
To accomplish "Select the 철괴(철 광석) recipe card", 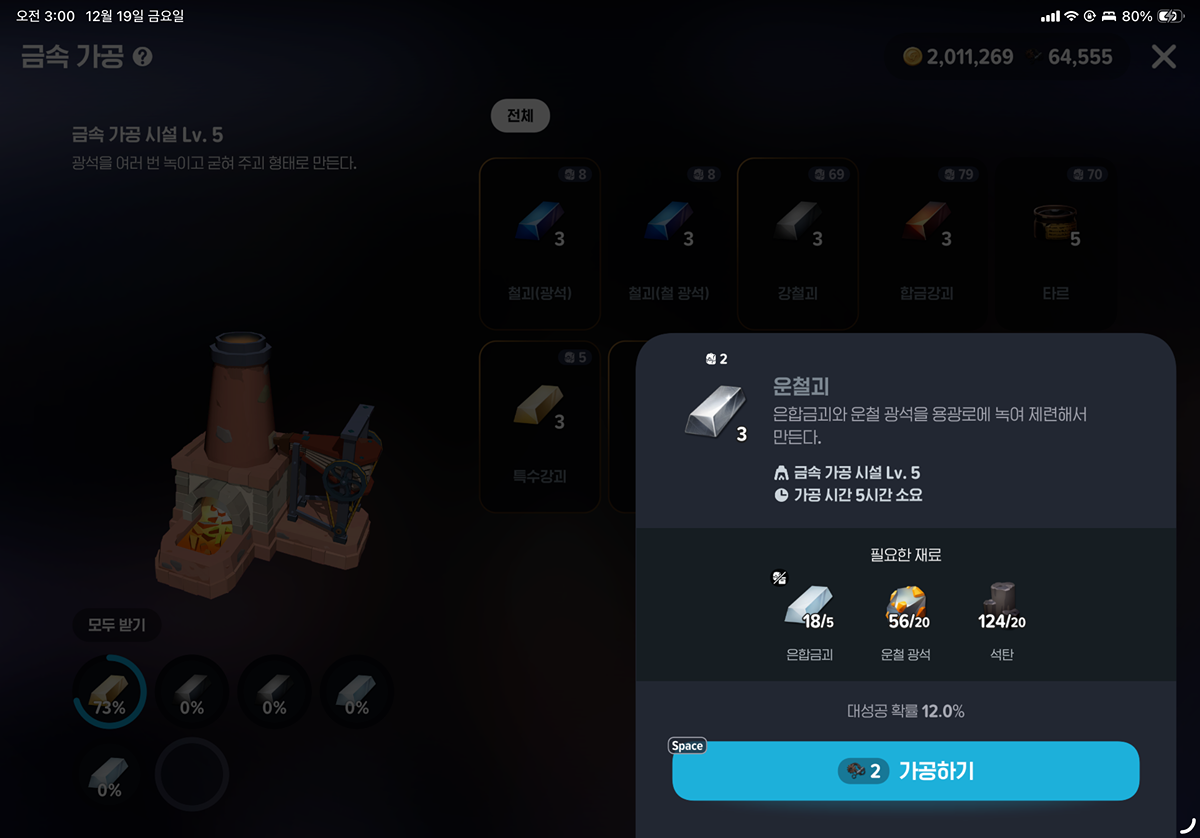I will (x=668, y=243).
